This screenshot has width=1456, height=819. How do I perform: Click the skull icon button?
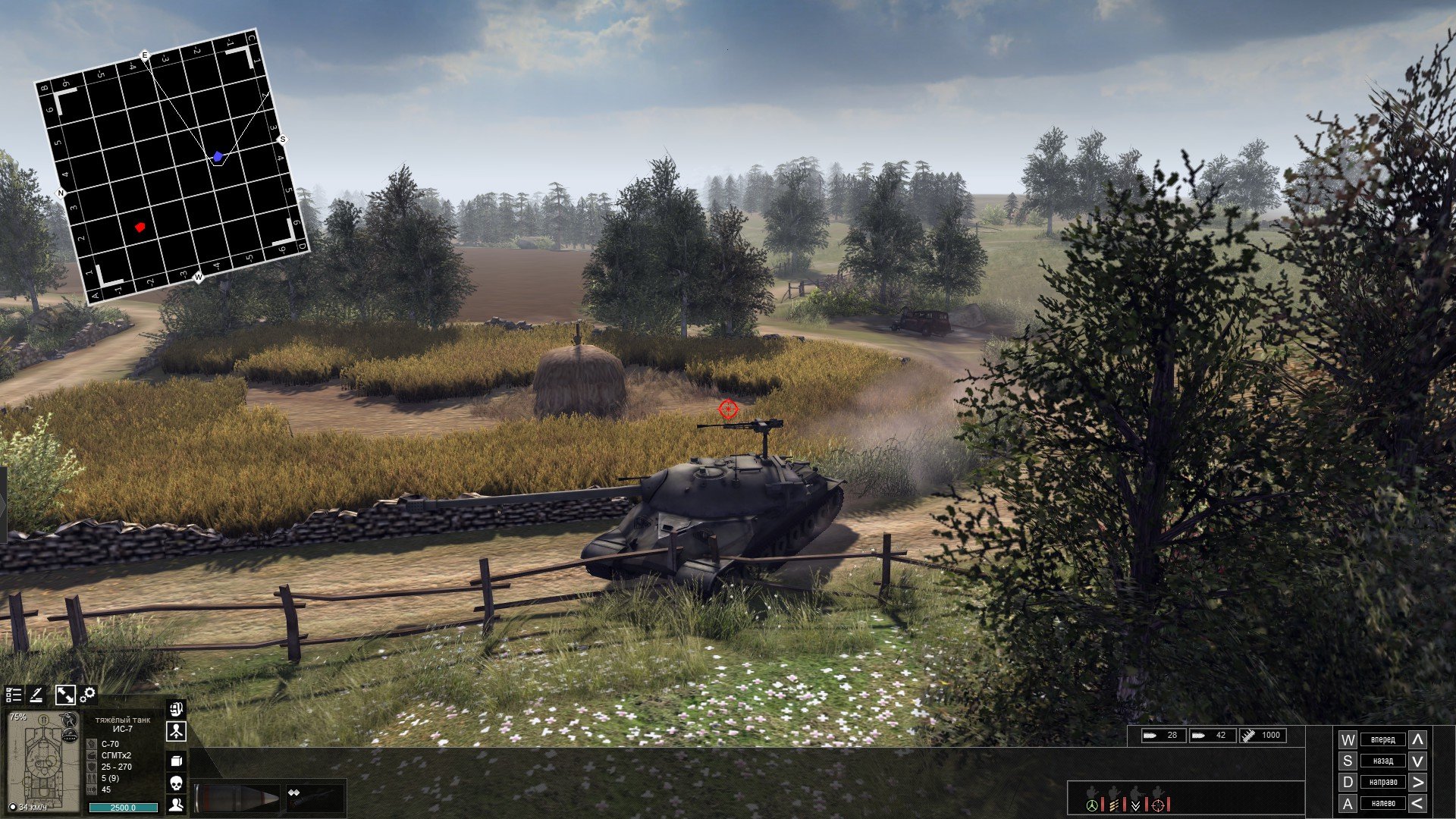click(176, 783)
